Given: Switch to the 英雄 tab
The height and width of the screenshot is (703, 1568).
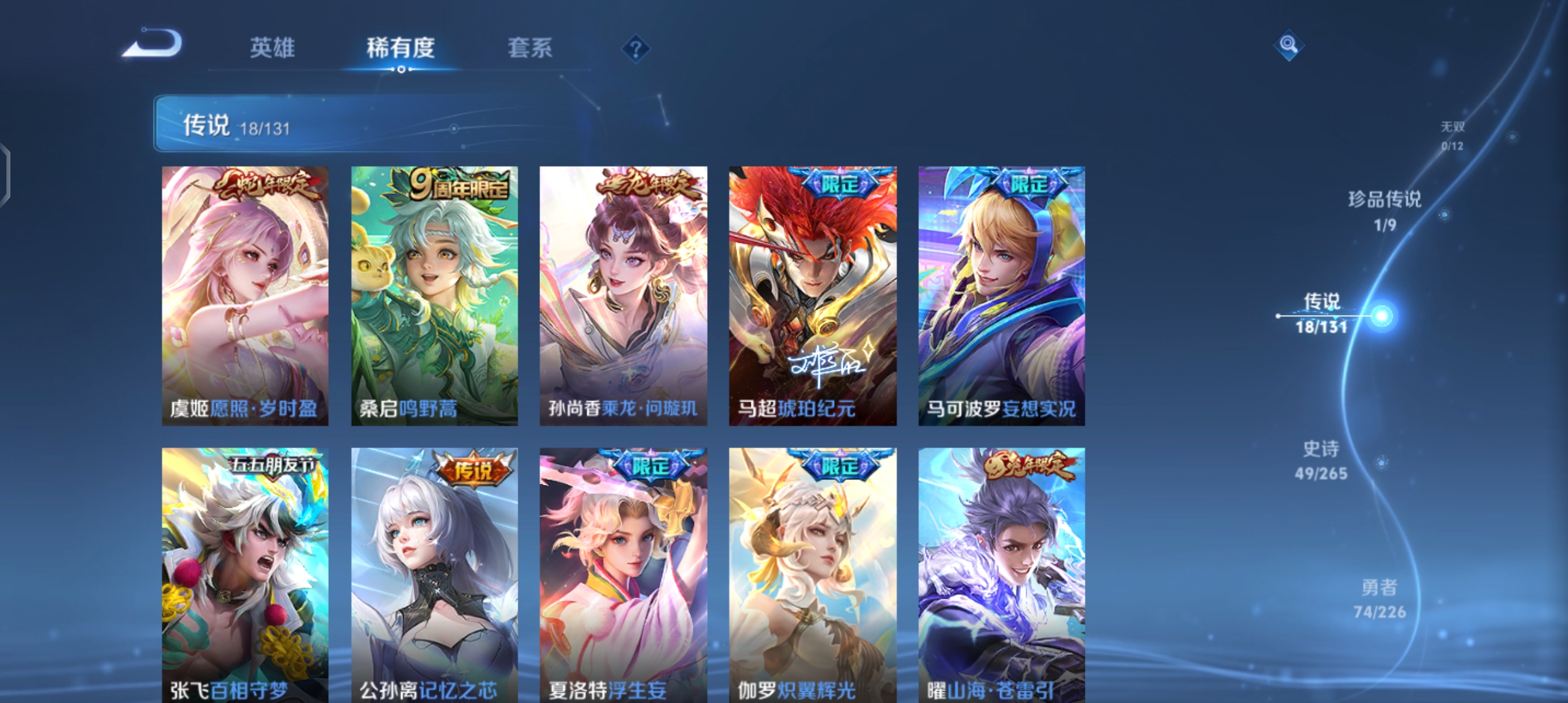Looking at the screenshot, I should (x=272, y=48).
